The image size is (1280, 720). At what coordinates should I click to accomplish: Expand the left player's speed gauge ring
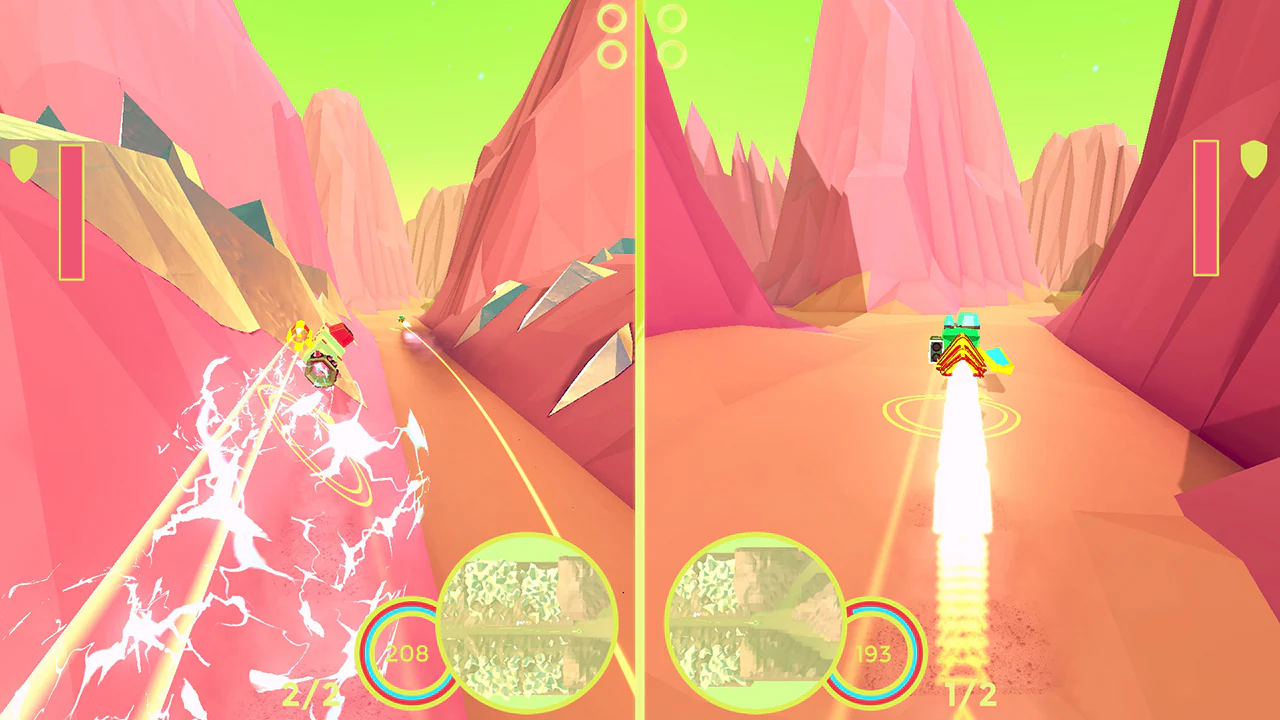406,653
